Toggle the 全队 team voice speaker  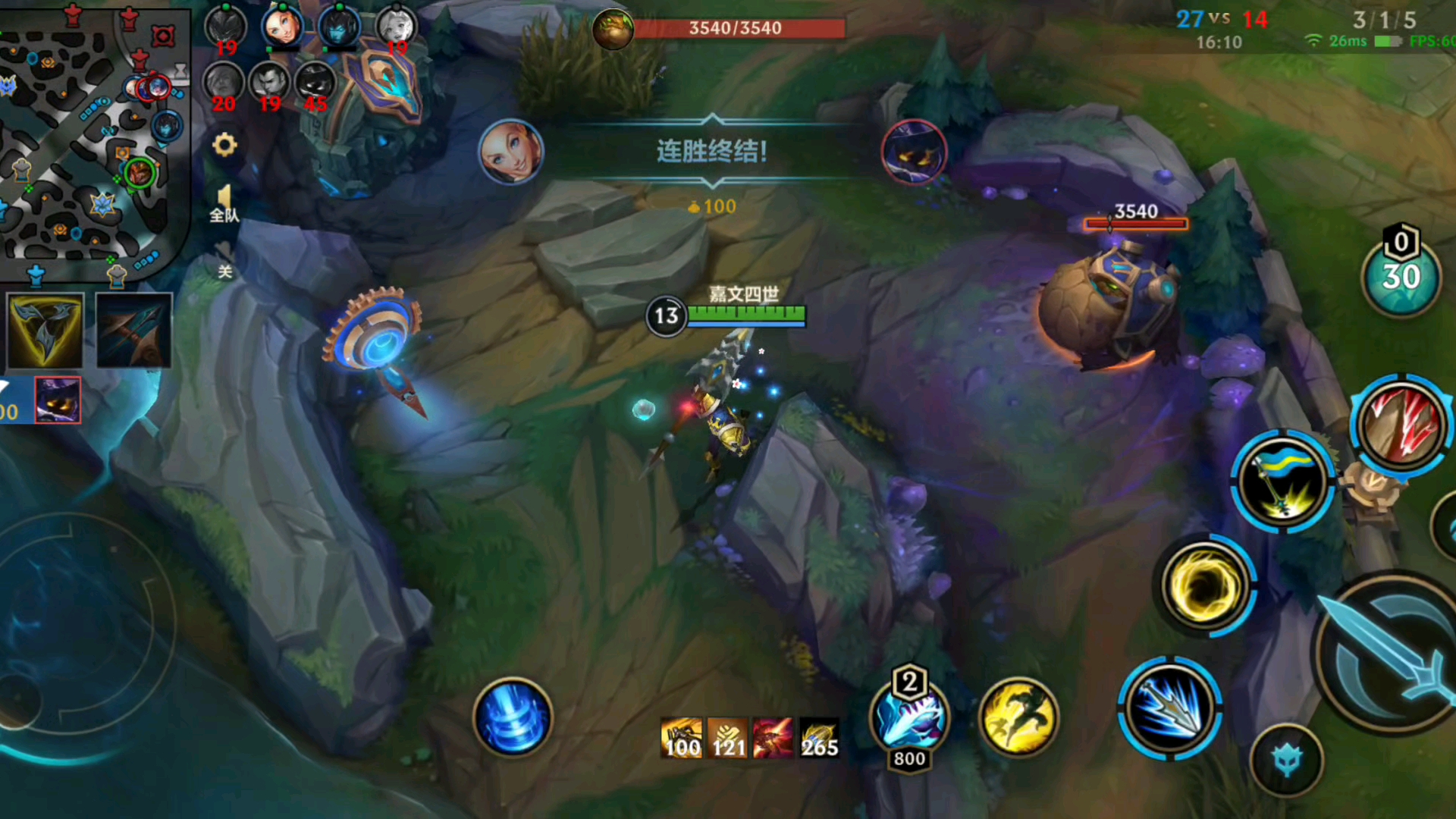tap(224, 202)
